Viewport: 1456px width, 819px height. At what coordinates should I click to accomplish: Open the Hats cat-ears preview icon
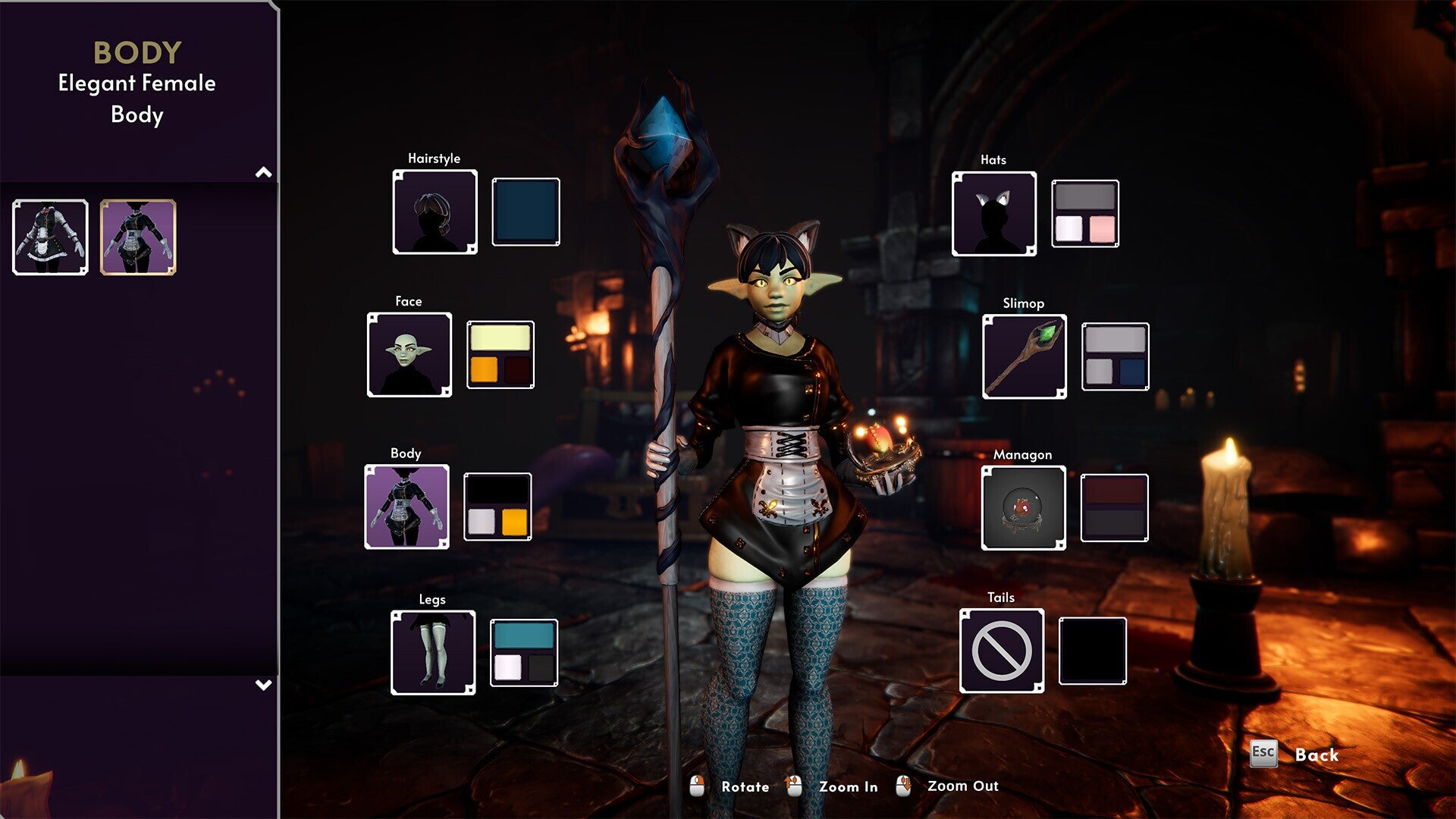click(x=993, y=214)
